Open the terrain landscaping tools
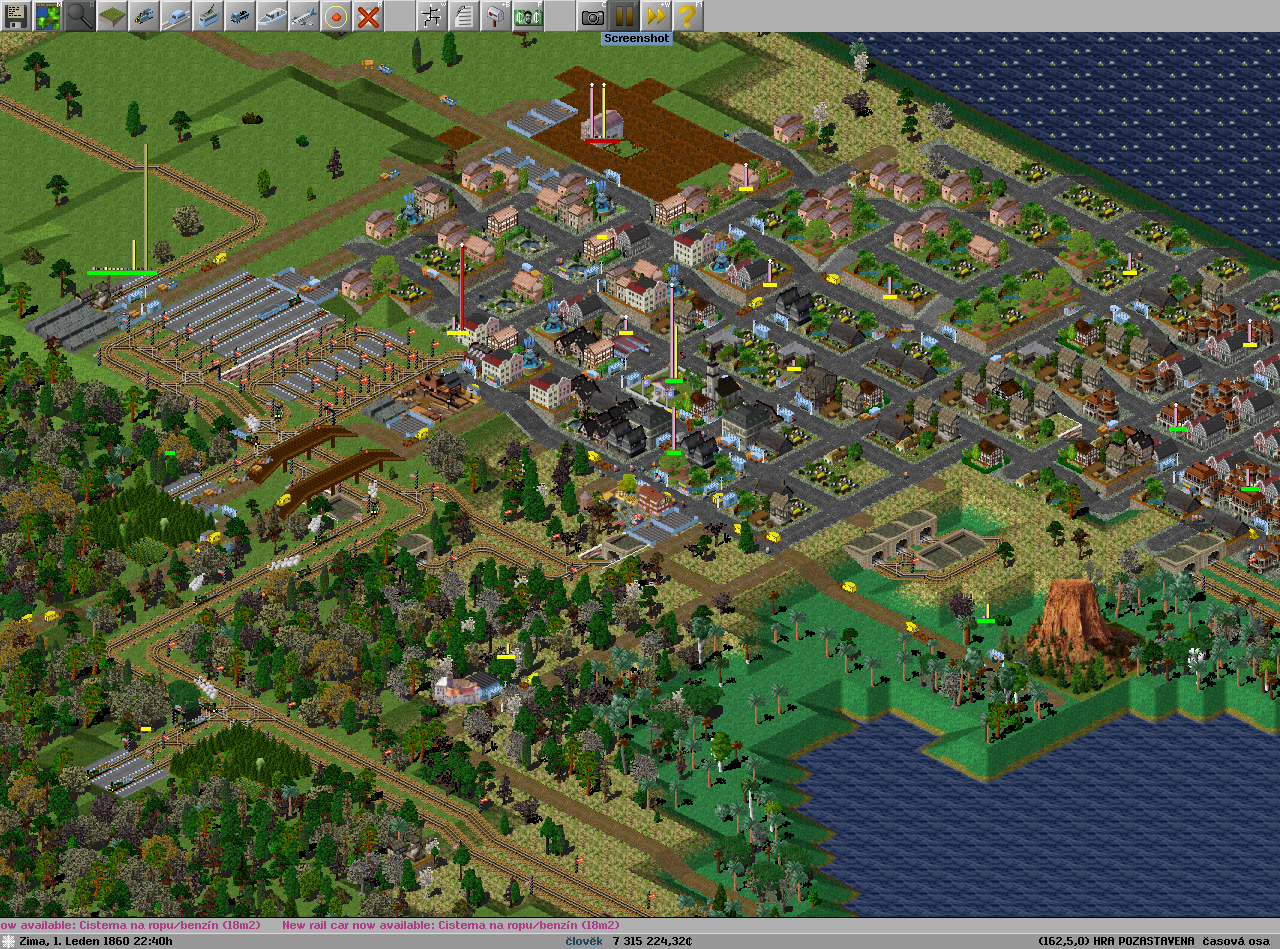Viewport: 1280px width, 949px height. (112, 16)
